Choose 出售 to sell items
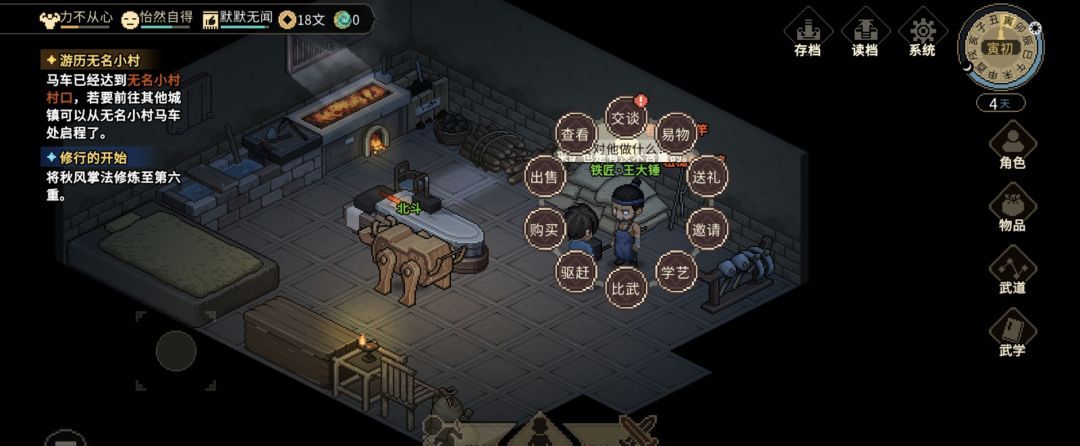The height and width of the screenshot is (446, 1080). click(545, 176)
